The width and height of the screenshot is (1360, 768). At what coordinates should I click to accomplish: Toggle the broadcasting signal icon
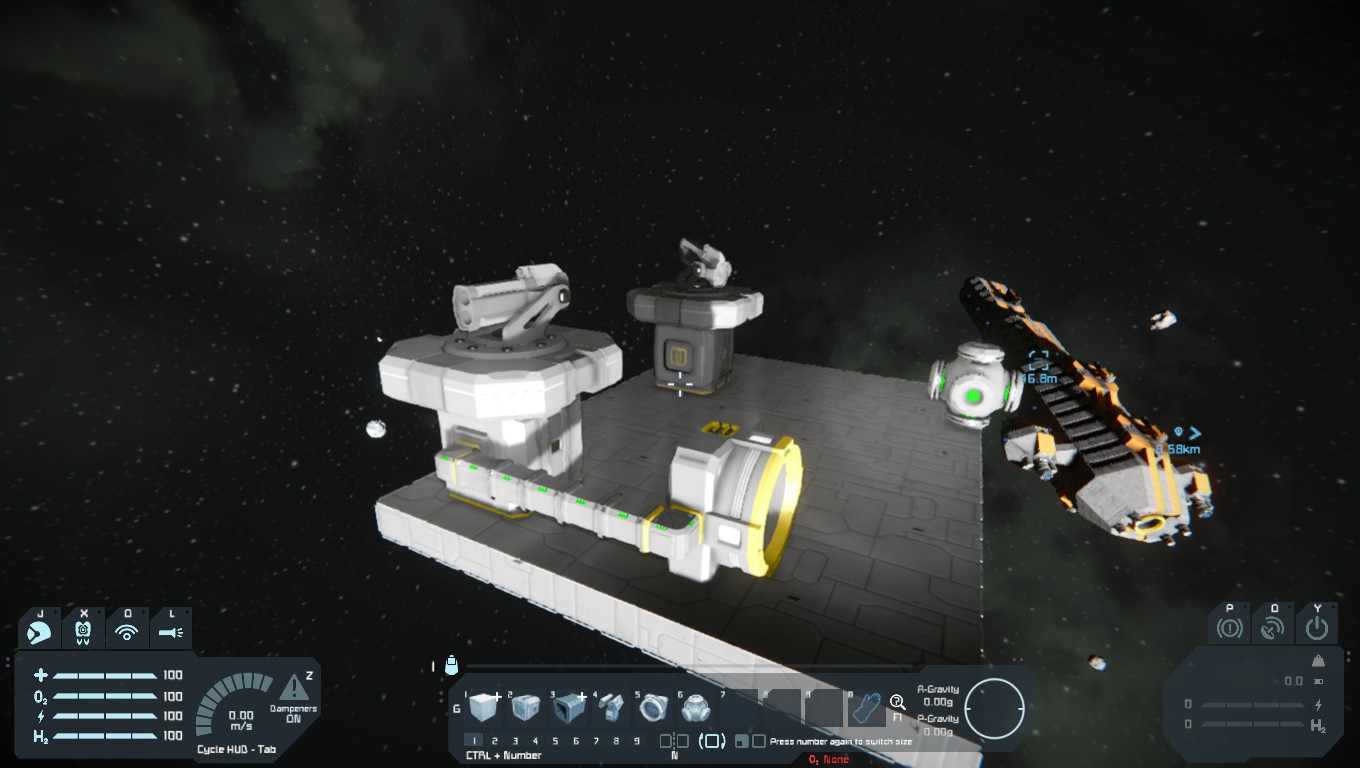126,632
